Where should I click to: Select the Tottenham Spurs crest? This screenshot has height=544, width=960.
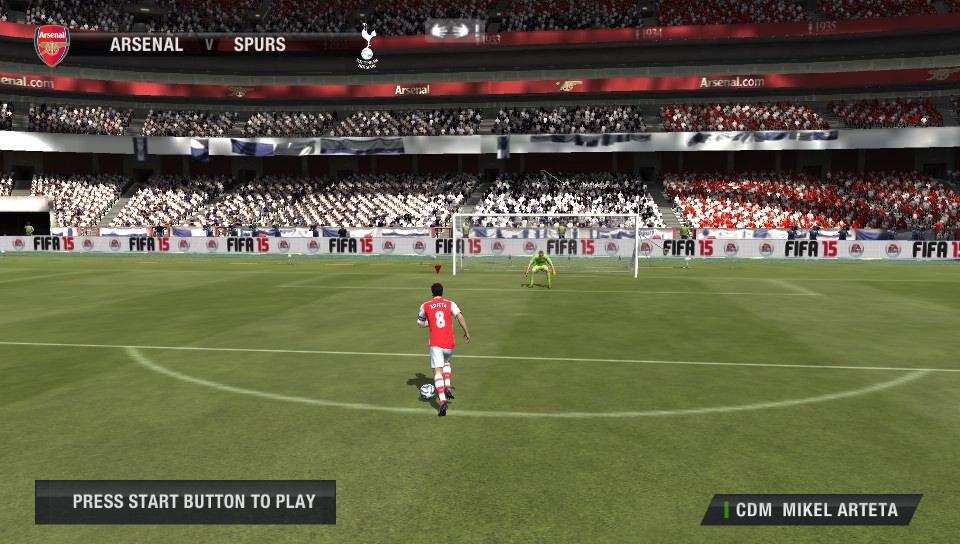tap(367, 46)
